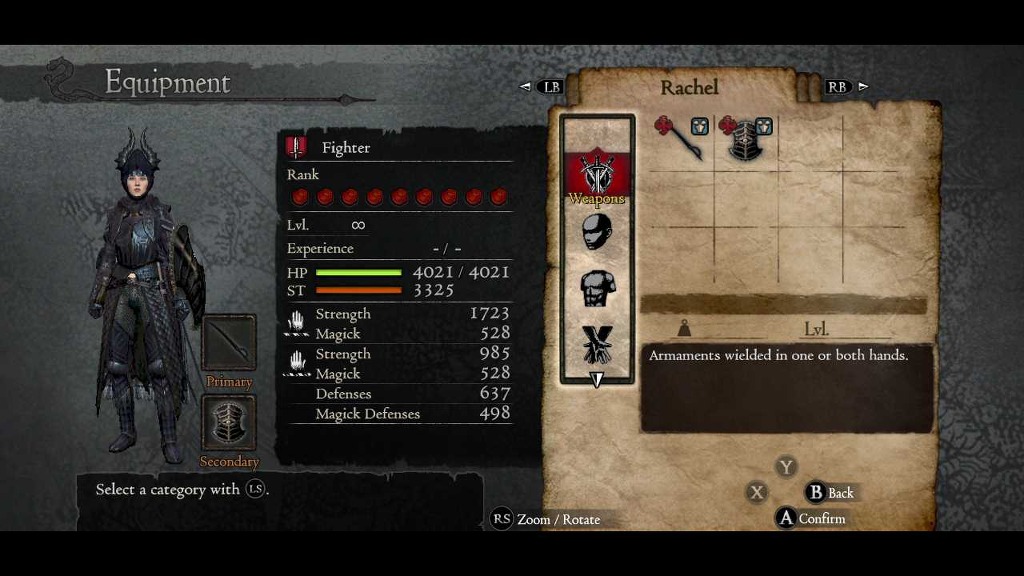Click the Secondary shield equipment slot

point(229,422)
